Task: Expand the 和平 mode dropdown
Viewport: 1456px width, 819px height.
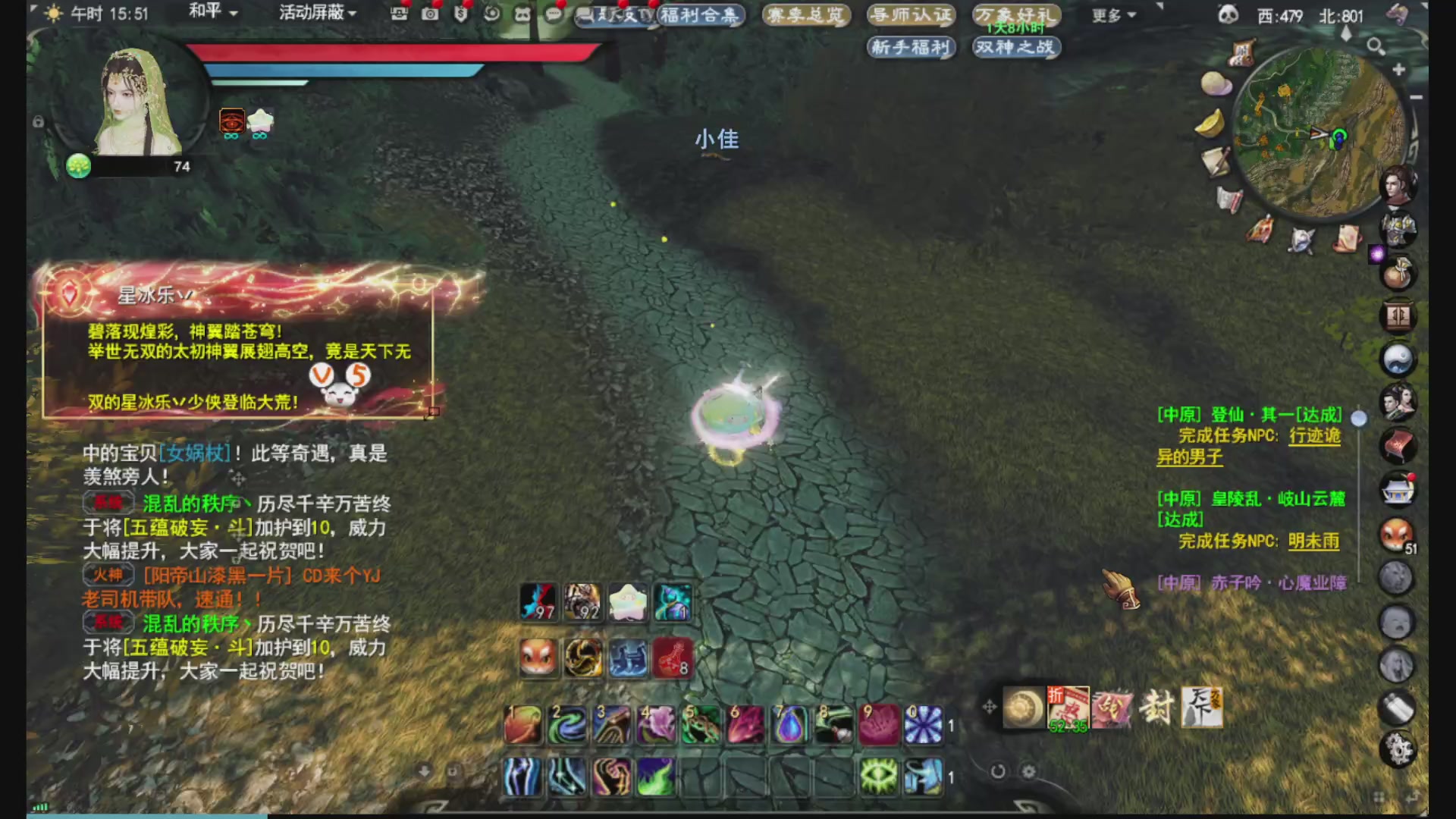Action: [x=206, y=13]
